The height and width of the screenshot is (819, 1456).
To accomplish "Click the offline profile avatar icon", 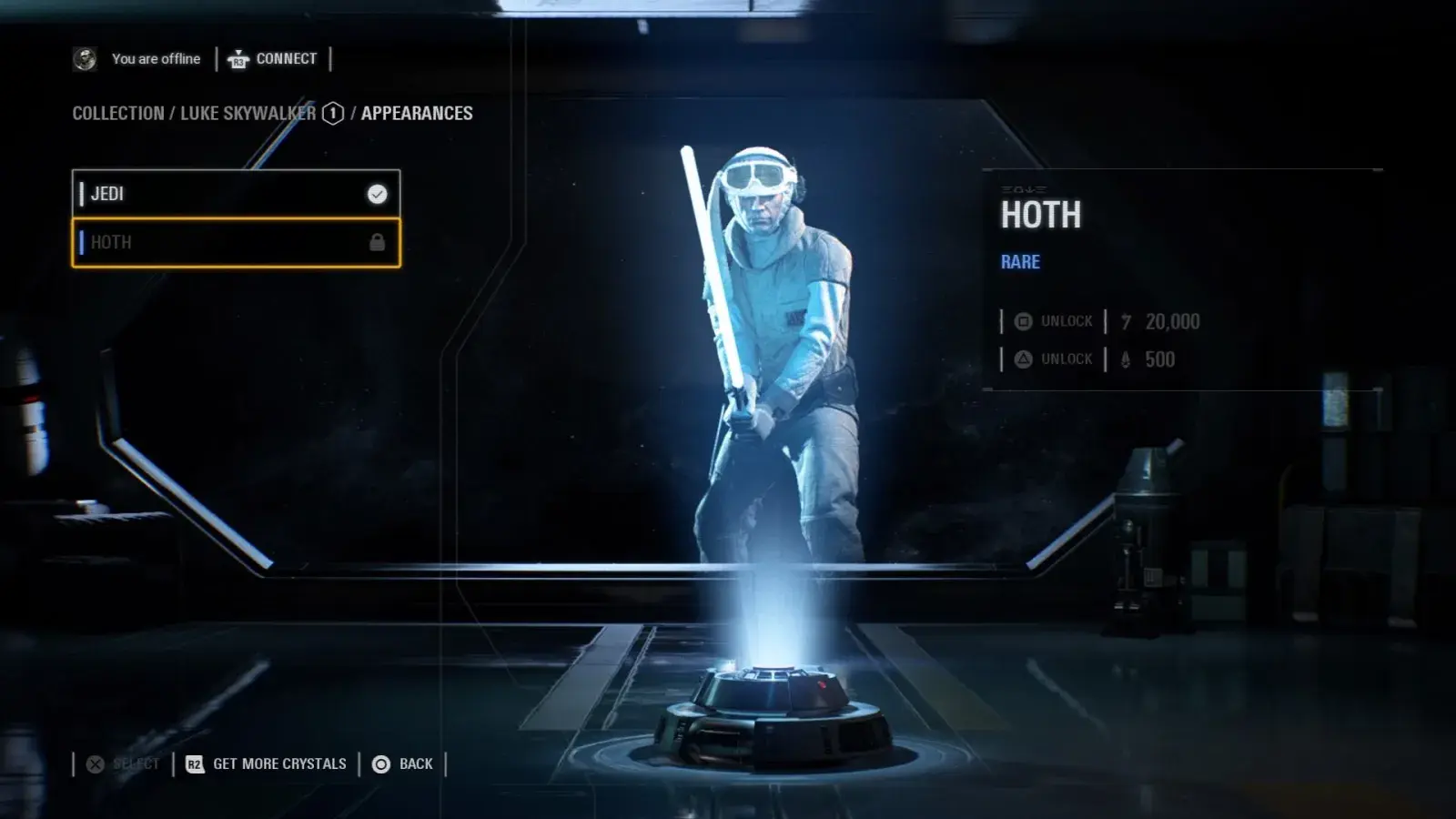I will point(85,59).
